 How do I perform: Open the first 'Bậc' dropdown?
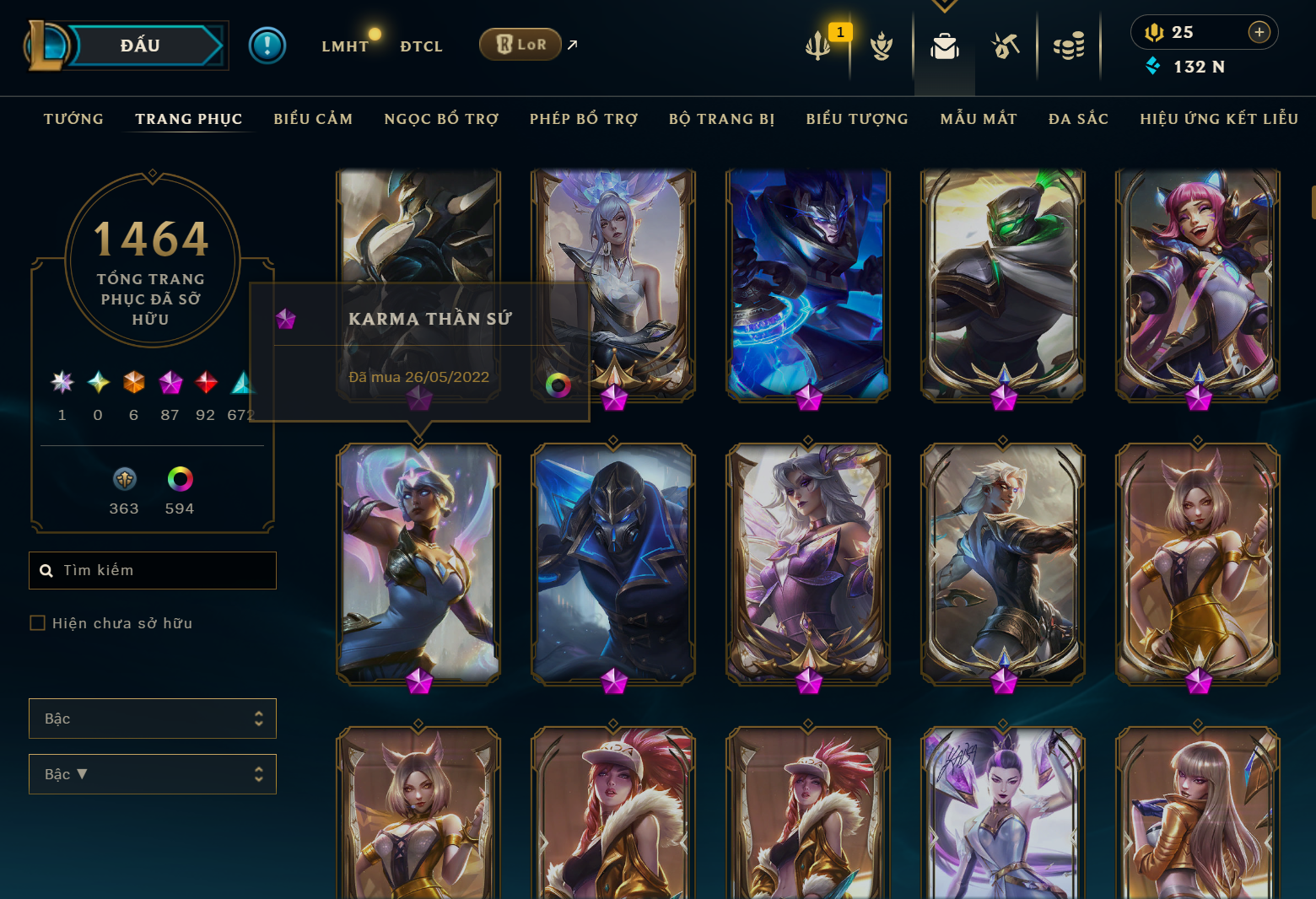click(153, 718)
